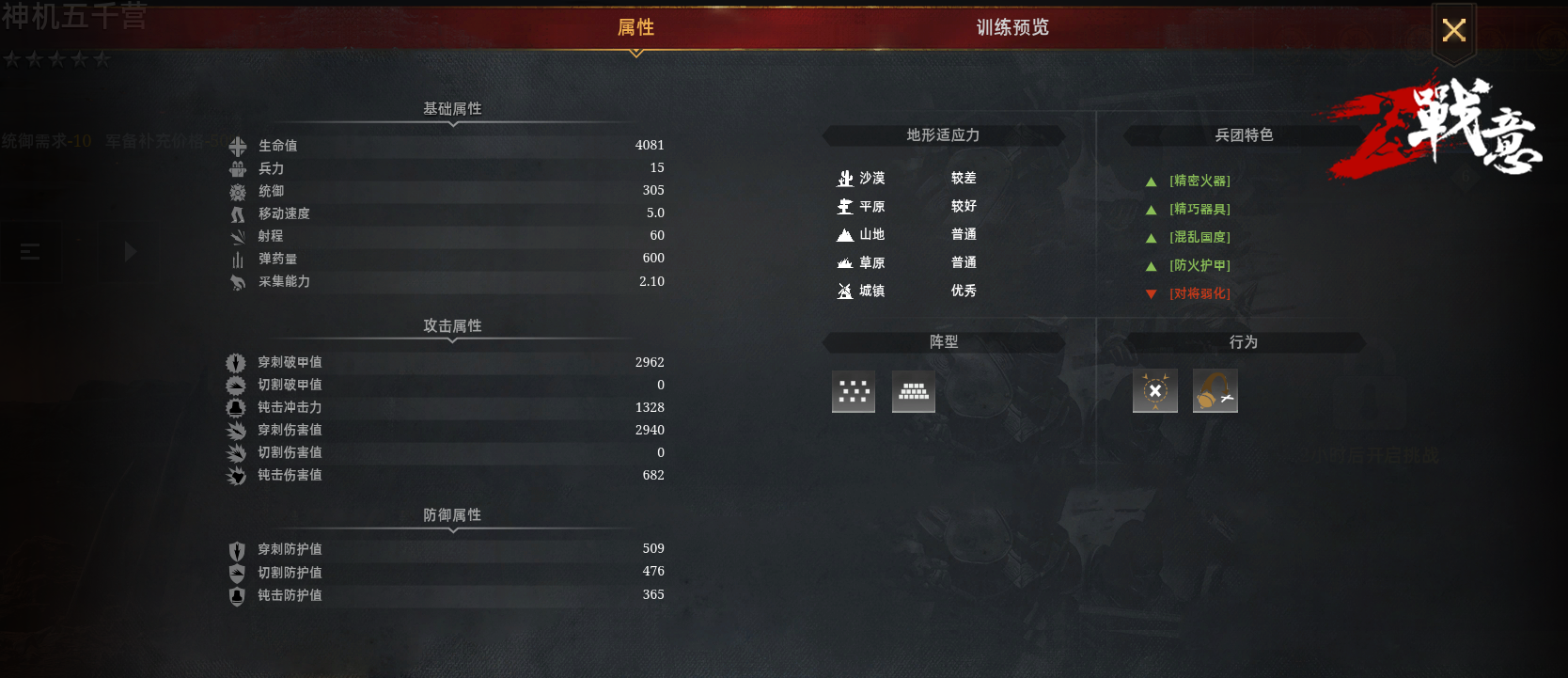1568x678 pixels.
Task: Click the first star of the rating row
Action: point(12,58)
